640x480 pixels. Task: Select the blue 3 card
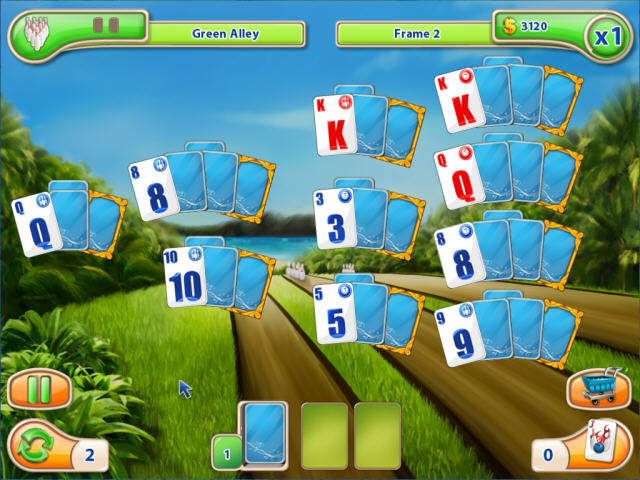point(334,219)
